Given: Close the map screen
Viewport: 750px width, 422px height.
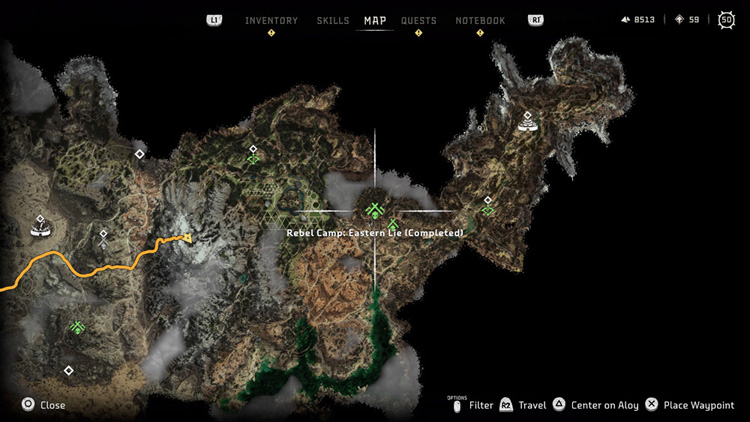Looking at the screenshot, I should tap(44, 405).
